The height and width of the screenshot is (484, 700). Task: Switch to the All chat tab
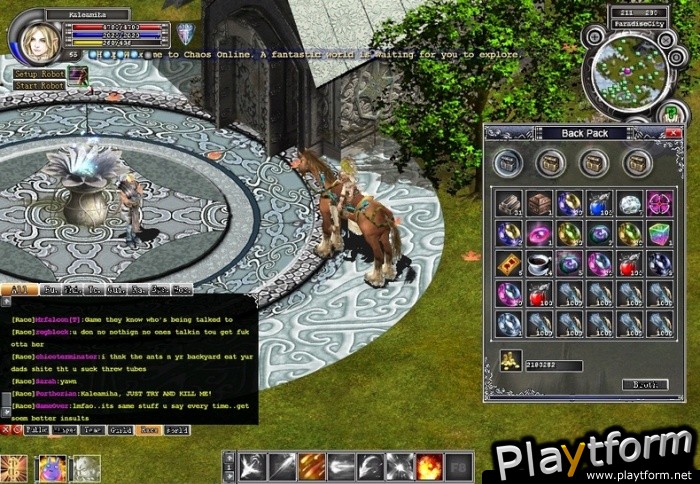(17, 289)
